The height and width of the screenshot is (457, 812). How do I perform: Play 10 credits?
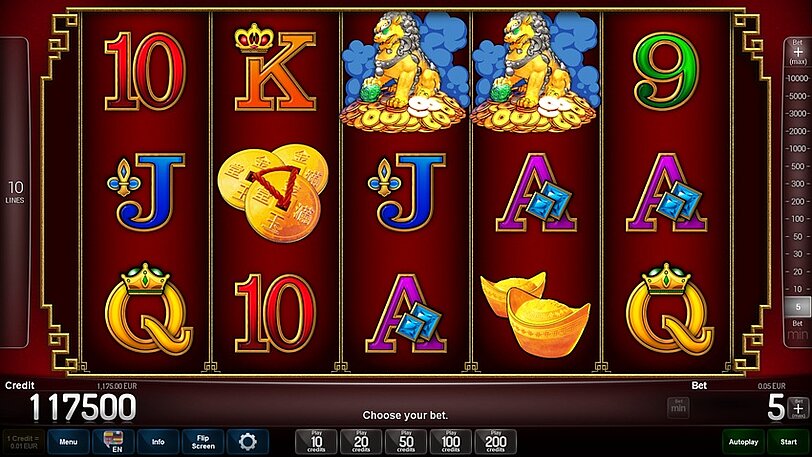(x=317, y=441)
